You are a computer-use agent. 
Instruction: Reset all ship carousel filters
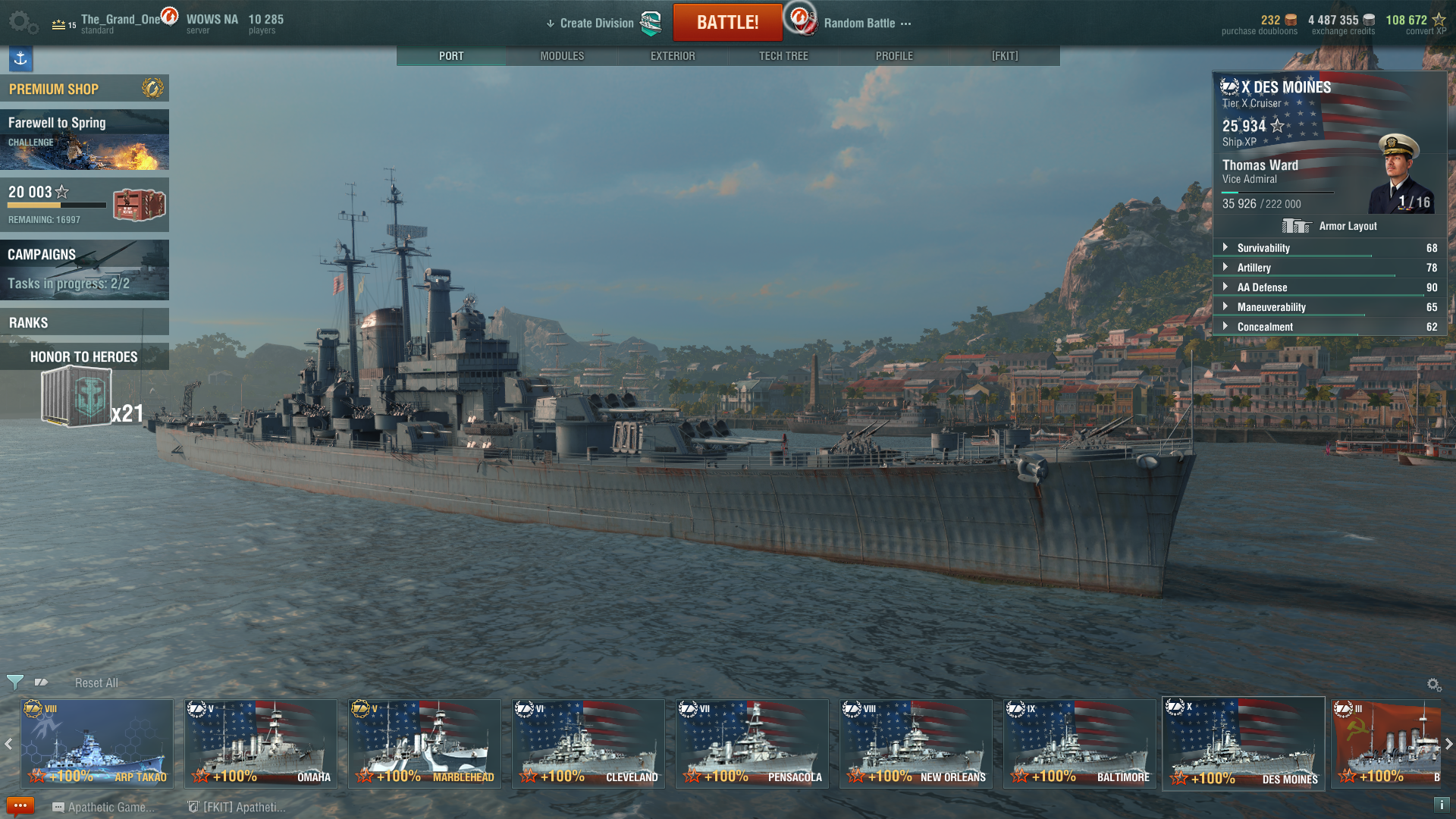tap(96, 683)
